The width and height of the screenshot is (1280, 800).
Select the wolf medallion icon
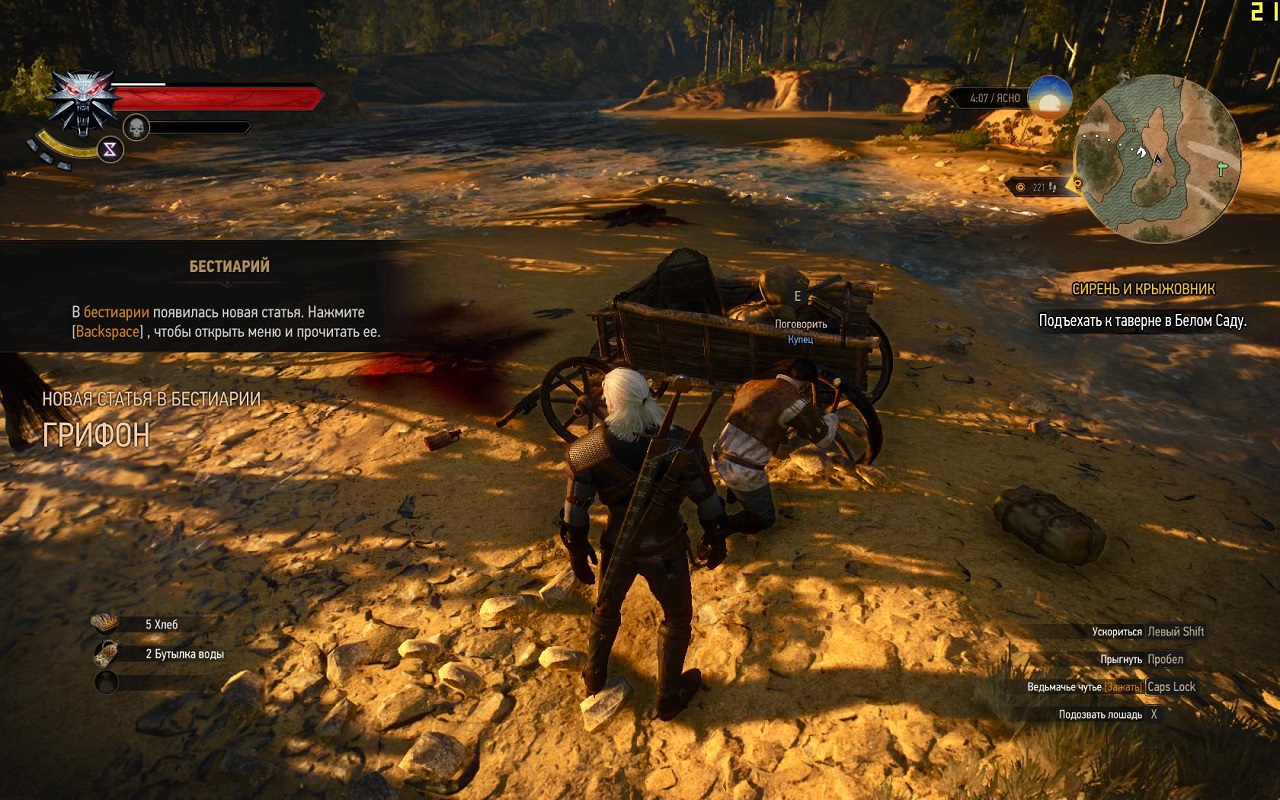(82, 101)
